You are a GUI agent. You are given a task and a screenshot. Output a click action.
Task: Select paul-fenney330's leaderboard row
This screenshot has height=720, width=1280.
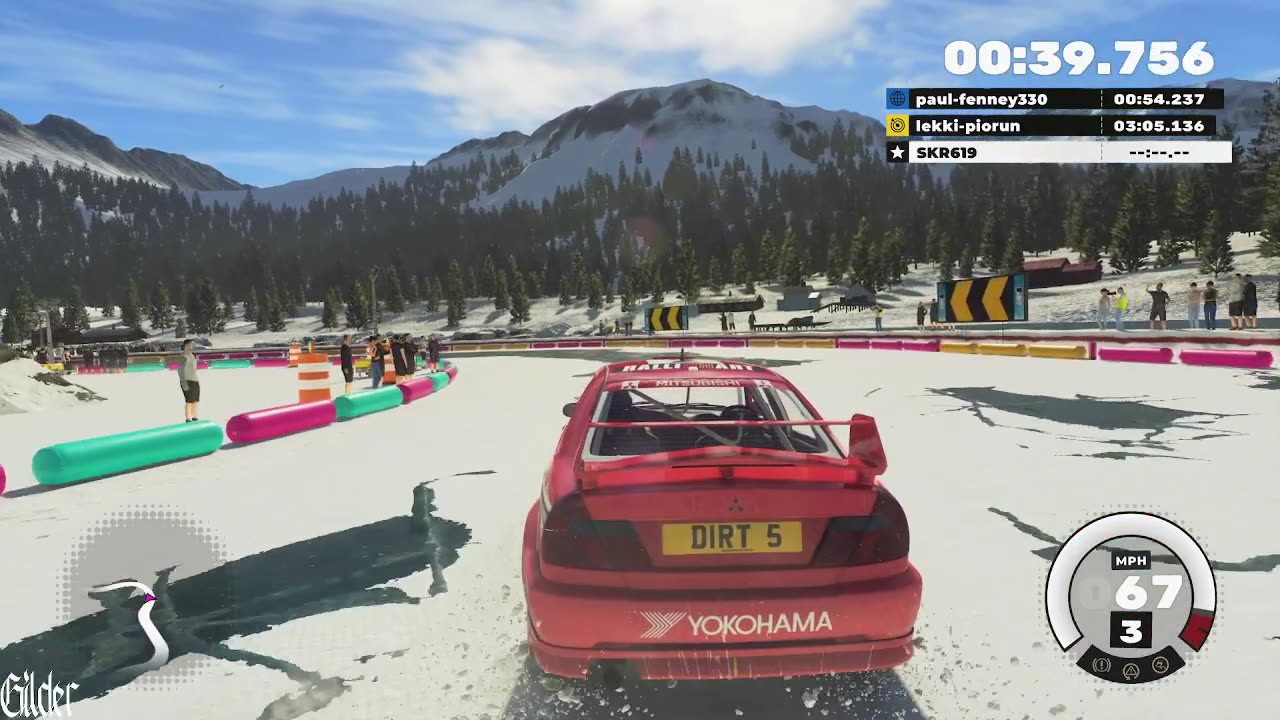[x=1054, y=99]
